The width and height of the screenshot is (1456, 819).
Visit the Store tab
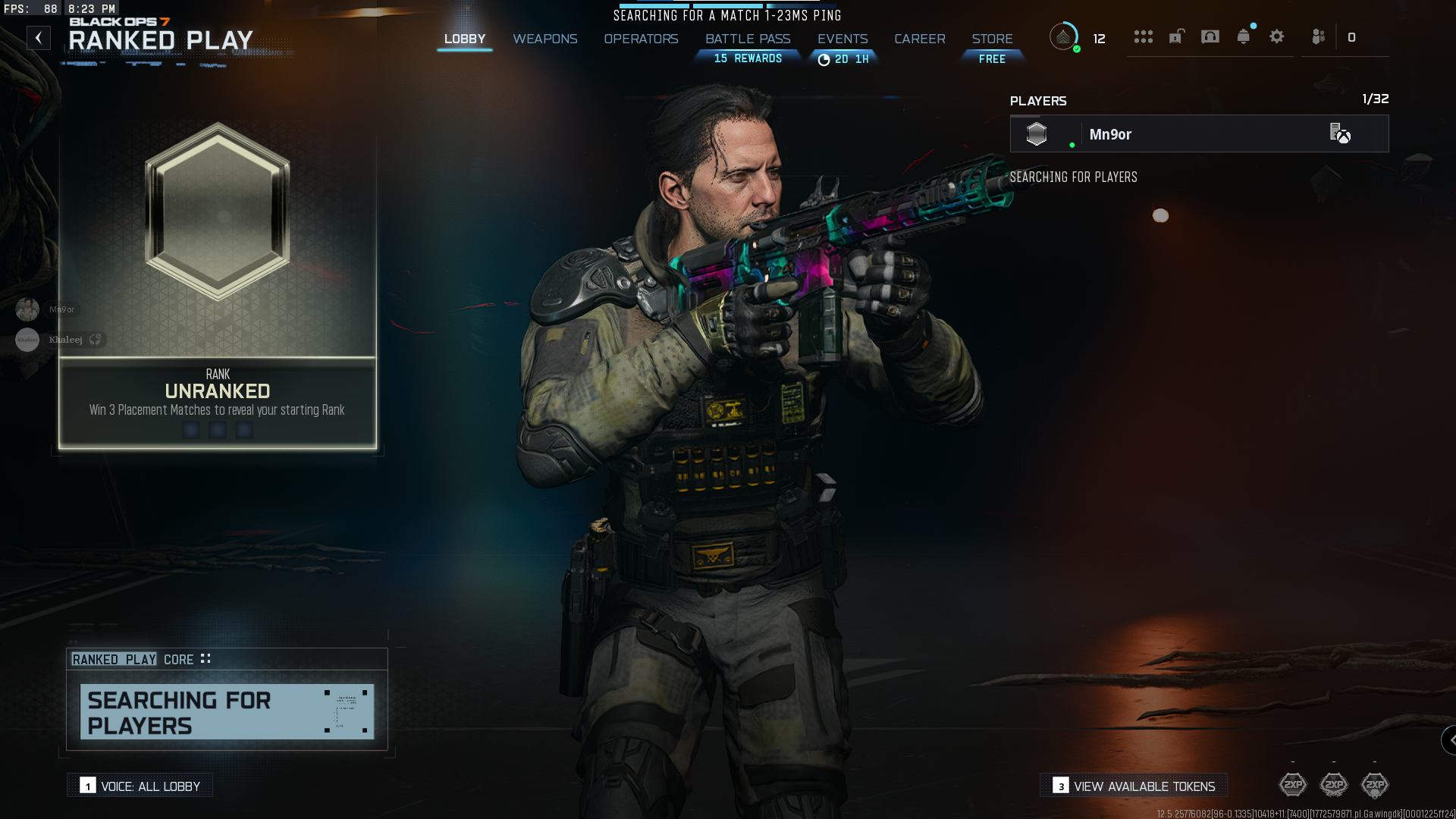click(x=992, y=39)
